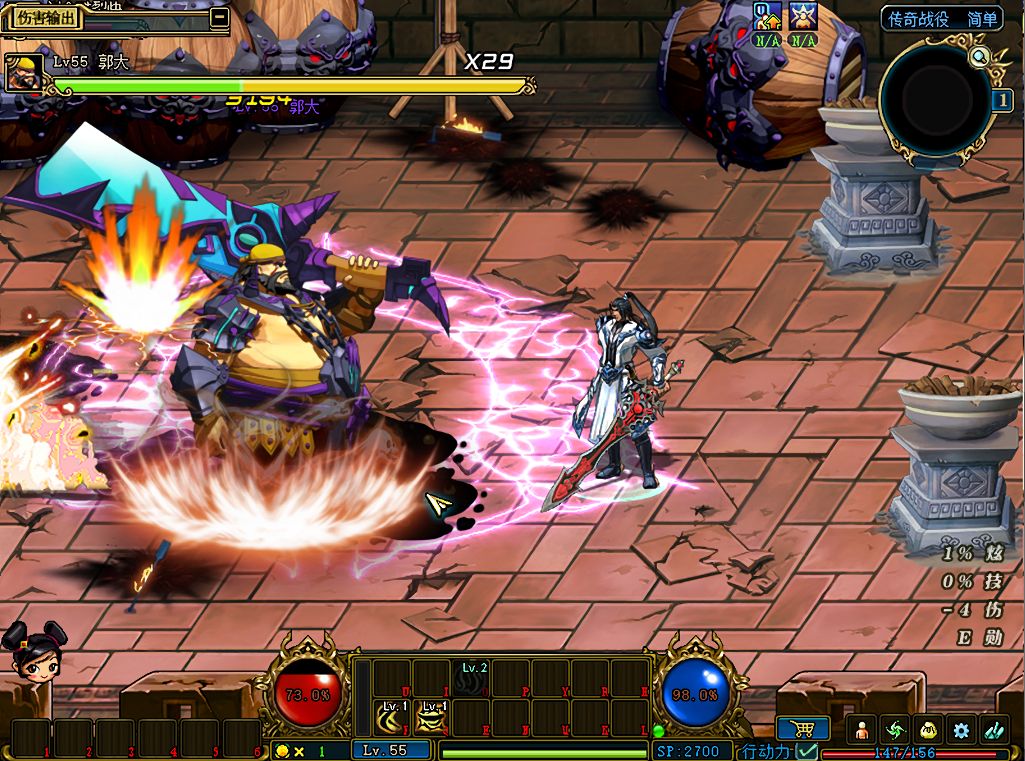This screenshot has width=1025, height=761.
Task: Click the minimap number 1 tab
Action: [x=1002, y=101]
